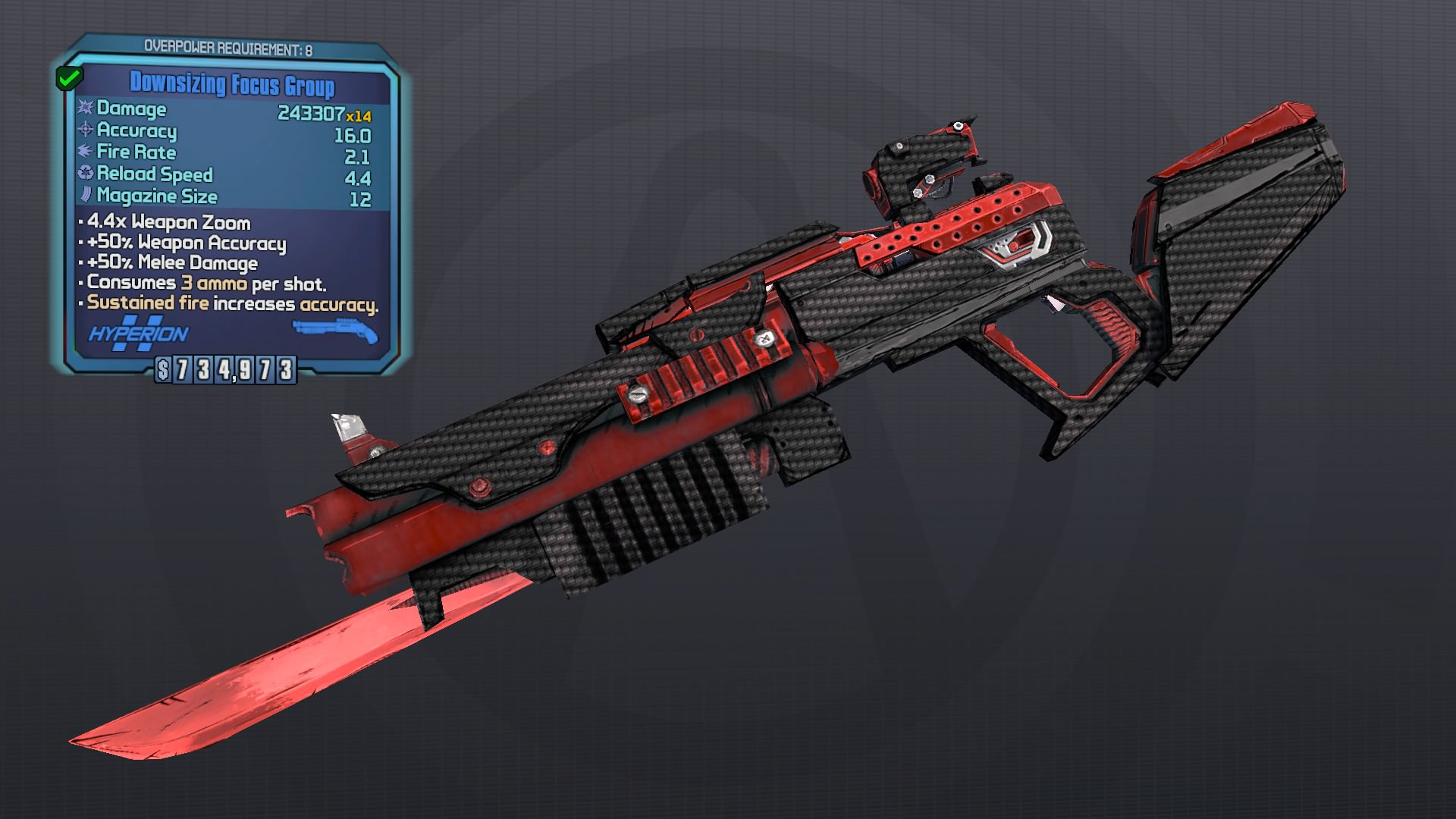The height and width of the screenshot is (819, 1456).
Task: Click the dollar sign on the price tag
Action: coord(165,372)
